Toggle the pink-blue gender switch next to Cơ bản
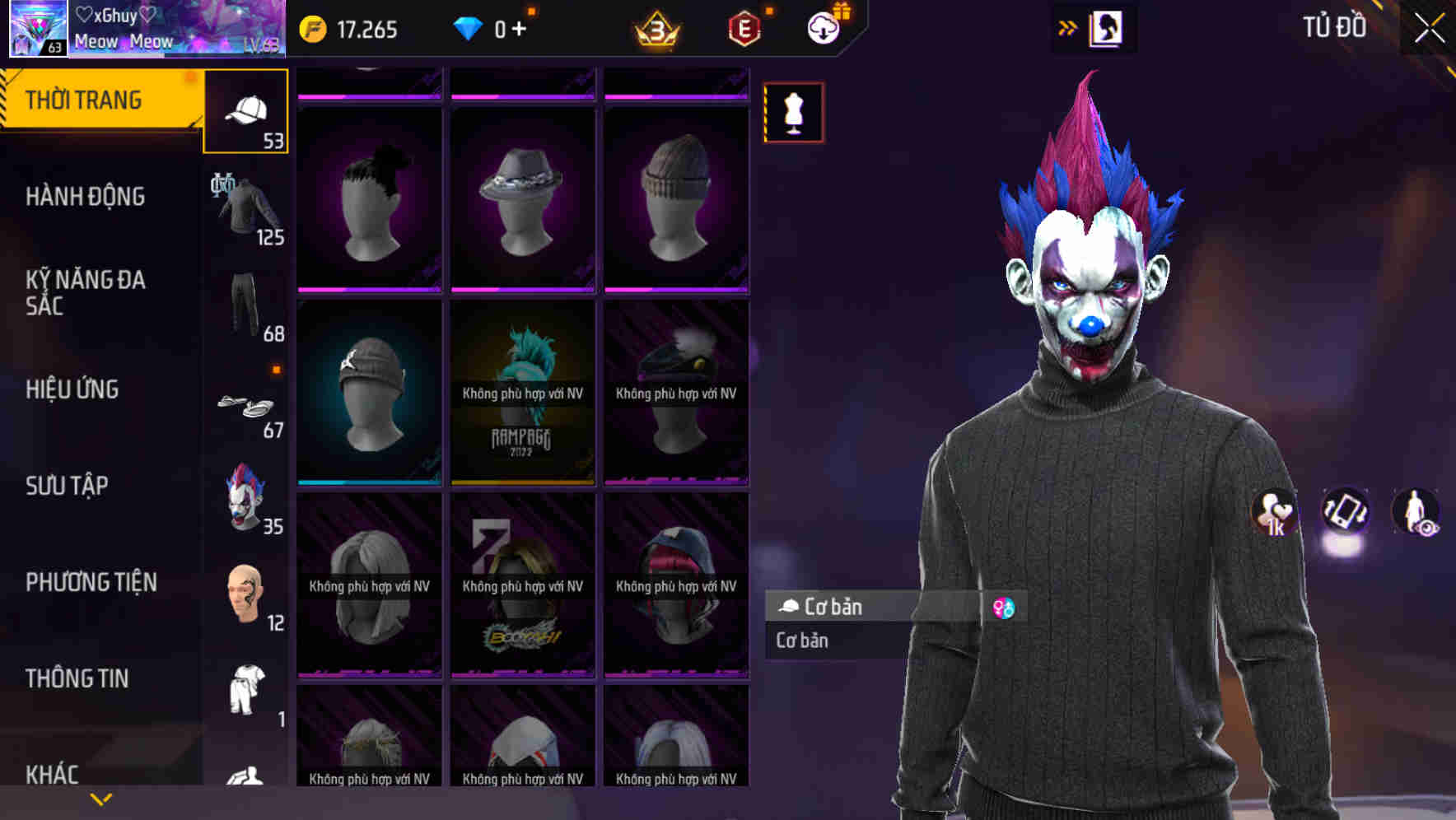The height and width of the screenshot is (820, 1456). [x=1005, y=607]
